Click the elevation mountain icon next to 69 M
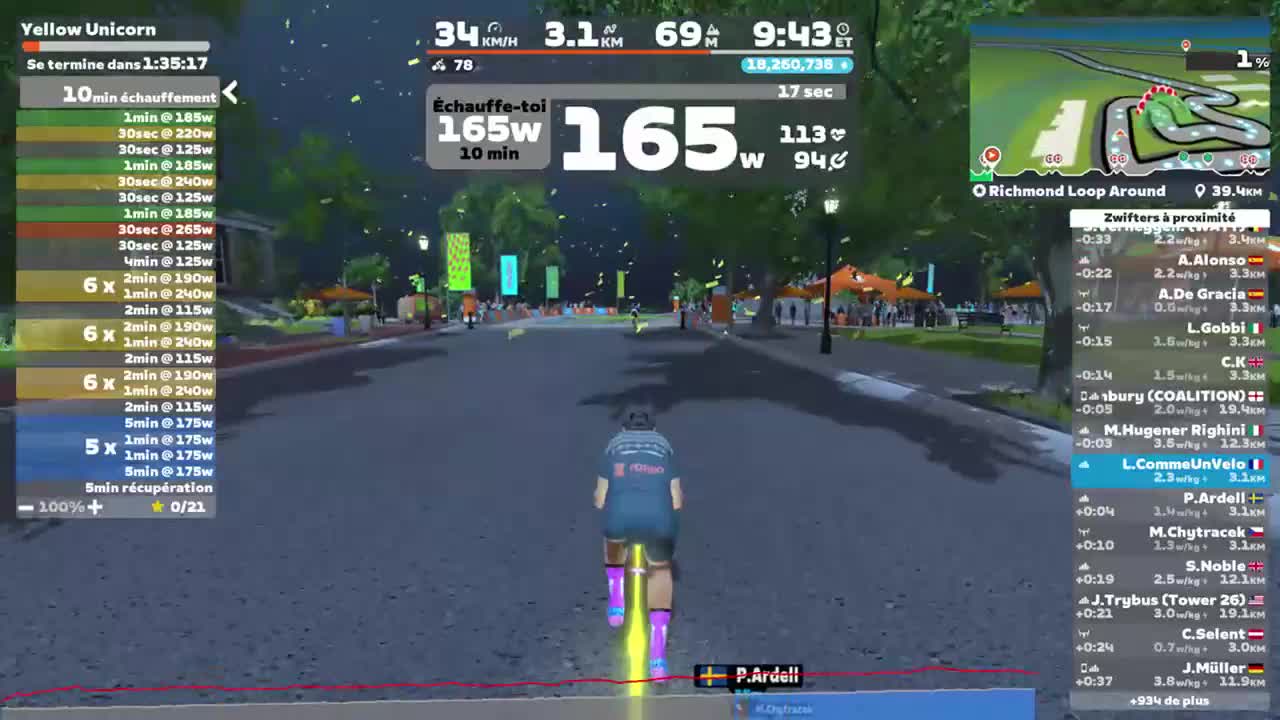Image resolution: width=1280 pixels, height=720 pixels. (712, 30)
